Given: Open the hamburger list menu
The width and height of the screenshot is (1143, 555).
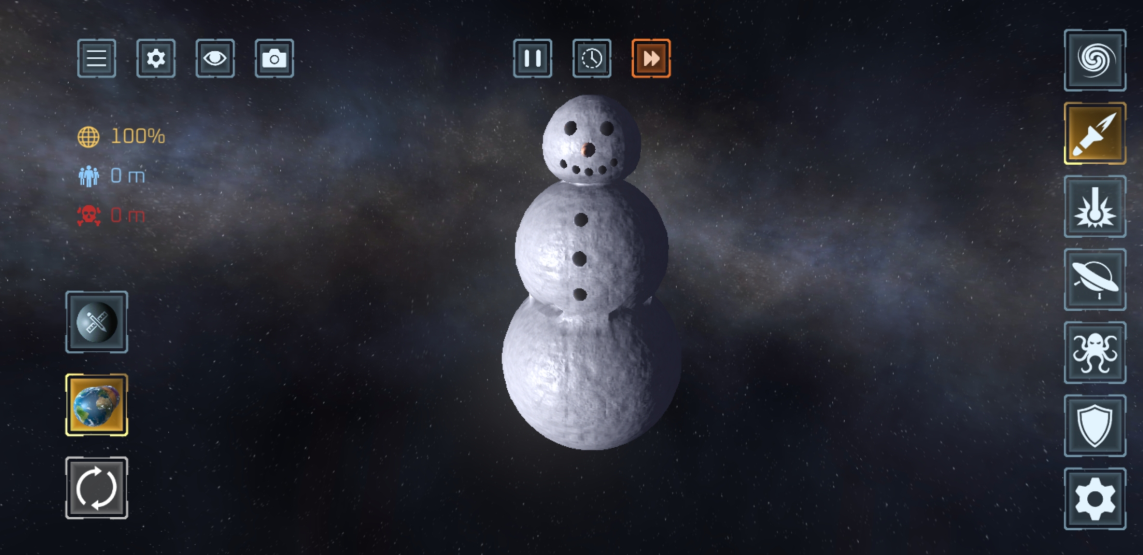Looking at the screenshot, I should click(96, 59).
